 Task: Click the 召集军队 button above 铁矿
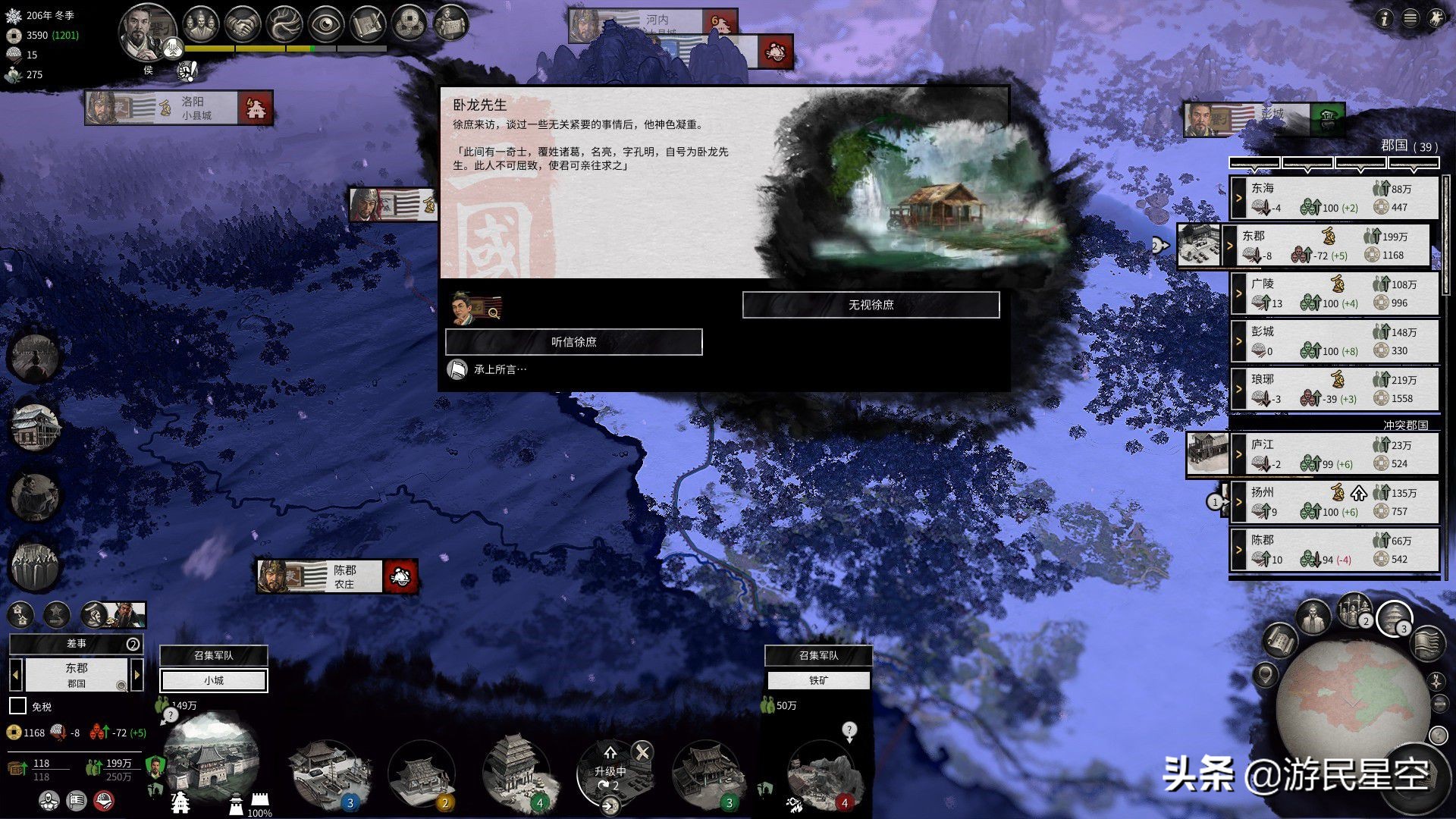[x=818, y=655]
